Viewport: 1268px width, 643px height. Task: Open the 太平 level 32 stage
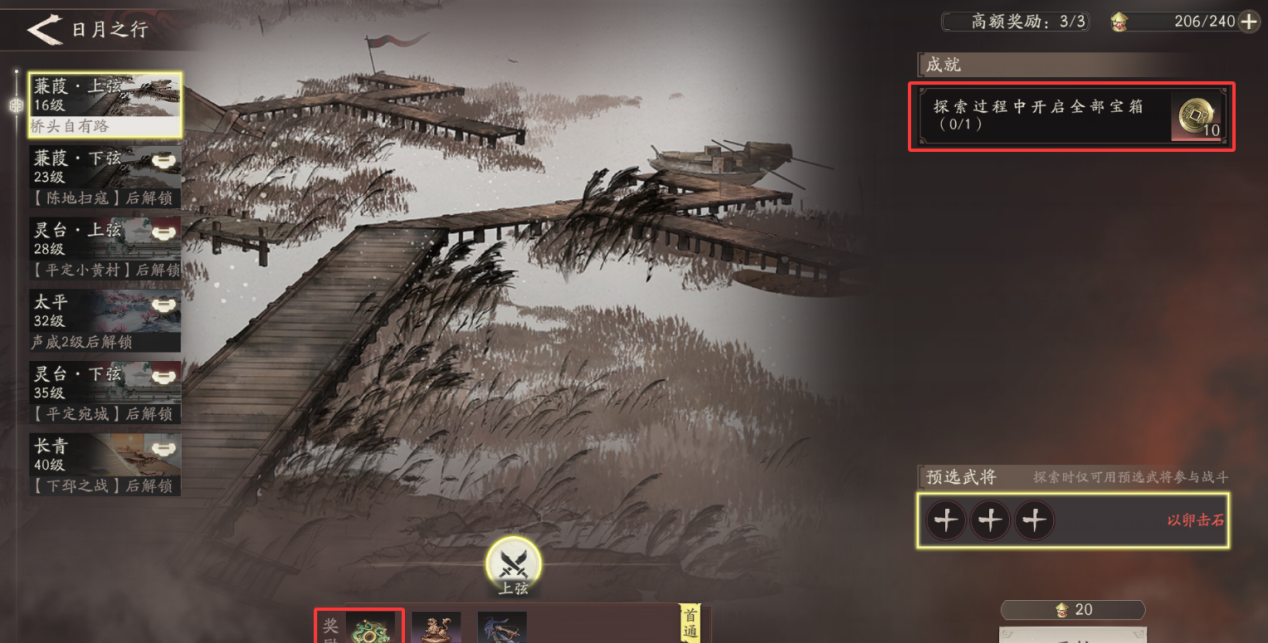click(105, 320)
